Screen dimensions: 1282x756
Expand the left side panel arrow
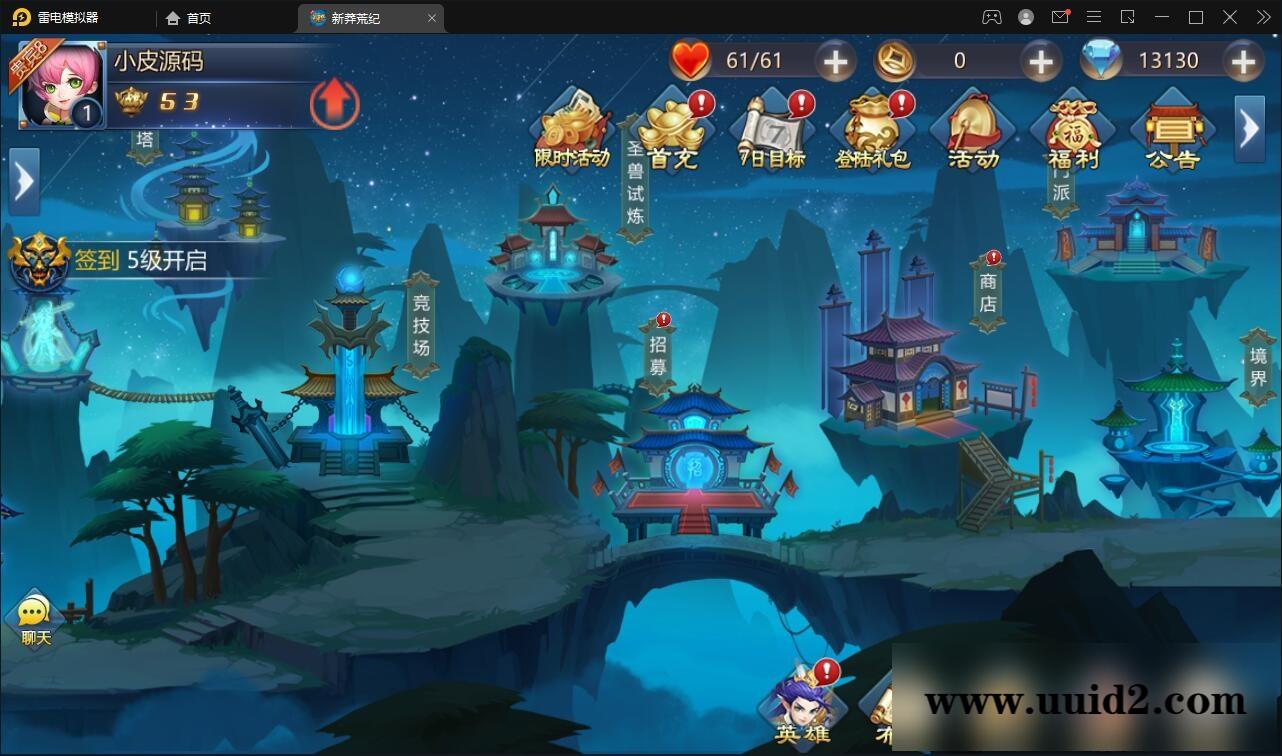coord(22,180)
